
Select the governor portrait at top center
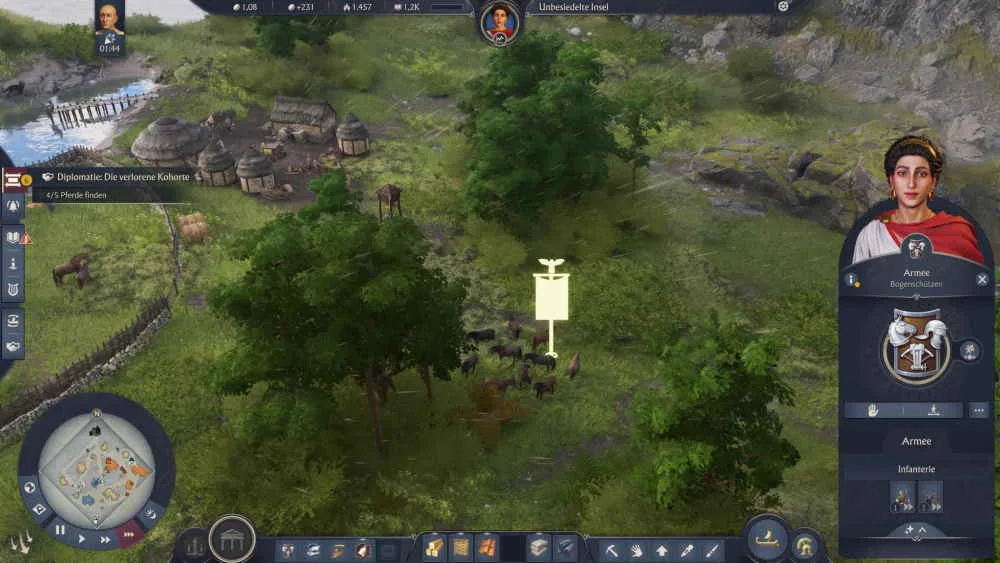click(x=499, y=22)
